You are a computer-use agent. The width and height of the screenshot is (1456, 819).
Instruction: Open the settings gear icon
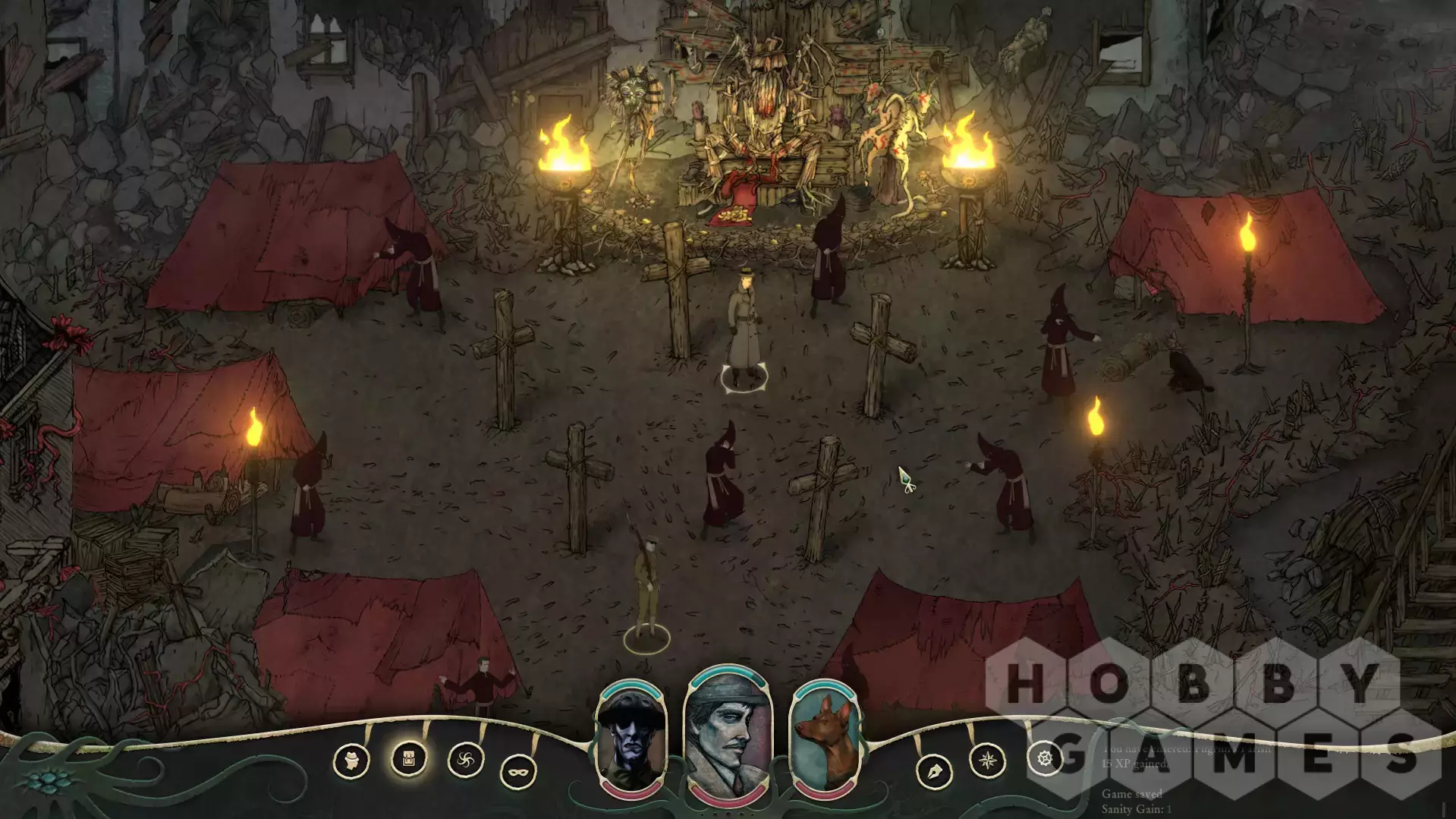[1045, 758]
